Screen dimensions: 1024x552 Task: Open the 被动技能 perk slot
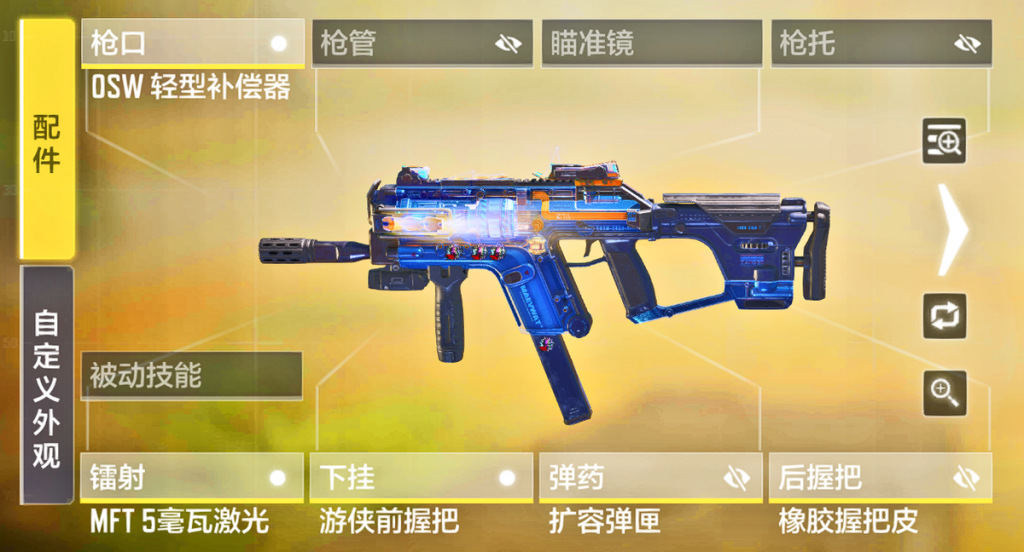[x=191, y=376]
